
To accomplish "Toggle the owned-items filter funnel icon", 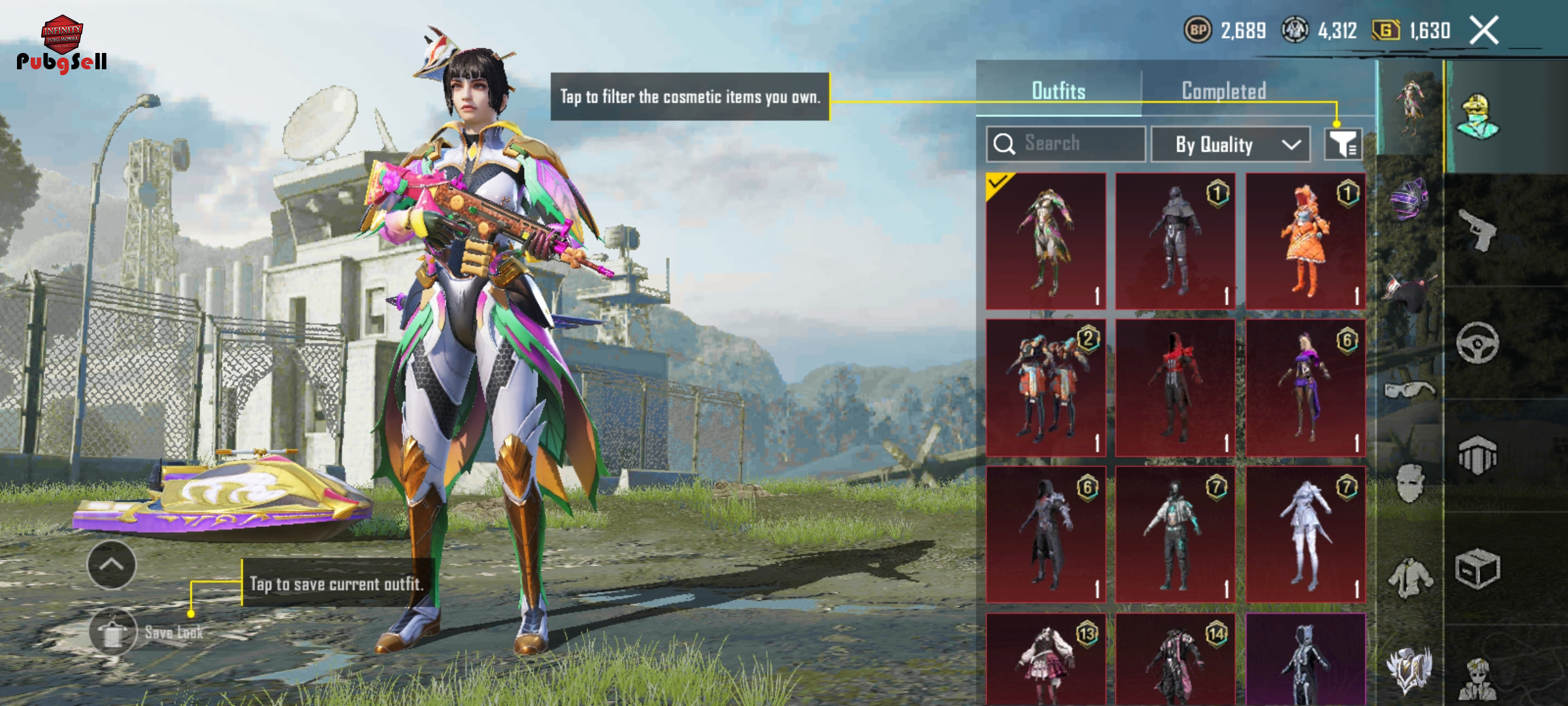I will 1343,144.
